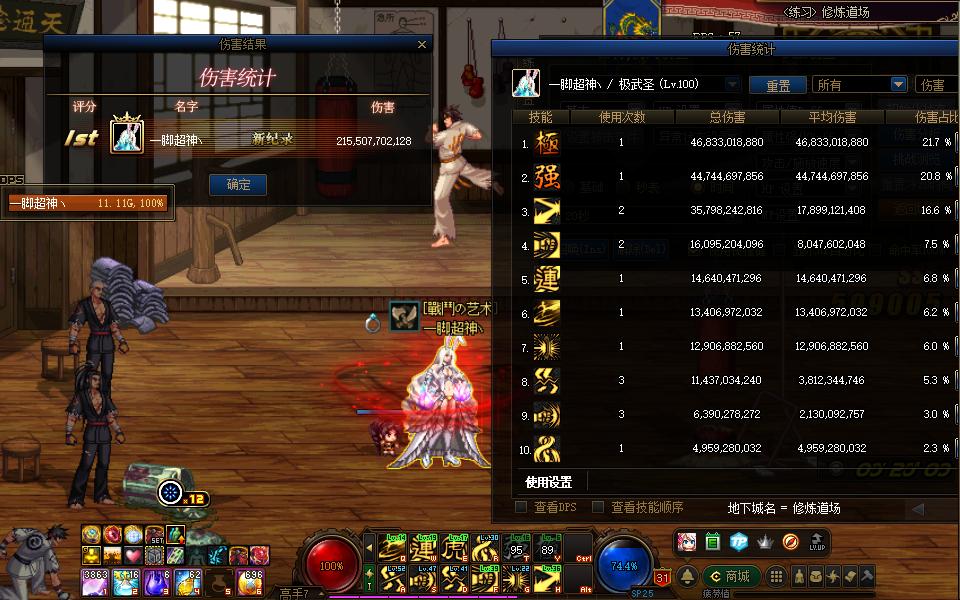Close the 伤害结果 window
Screen dimensions: 960x600
point(422,44)
